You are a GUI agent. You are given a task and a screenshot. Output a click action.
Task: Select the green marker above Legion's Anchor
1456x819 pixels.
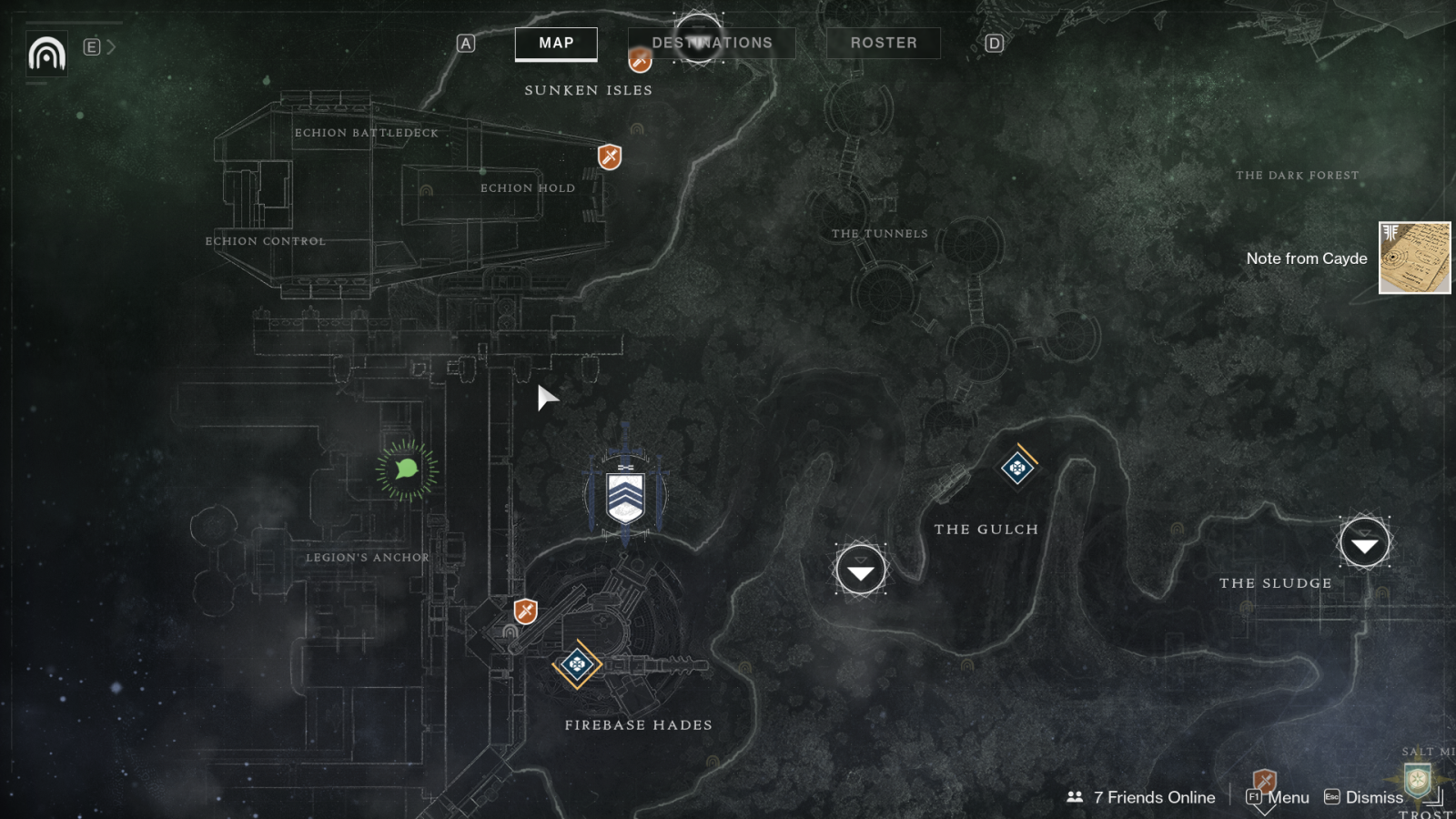click(407, 470)
